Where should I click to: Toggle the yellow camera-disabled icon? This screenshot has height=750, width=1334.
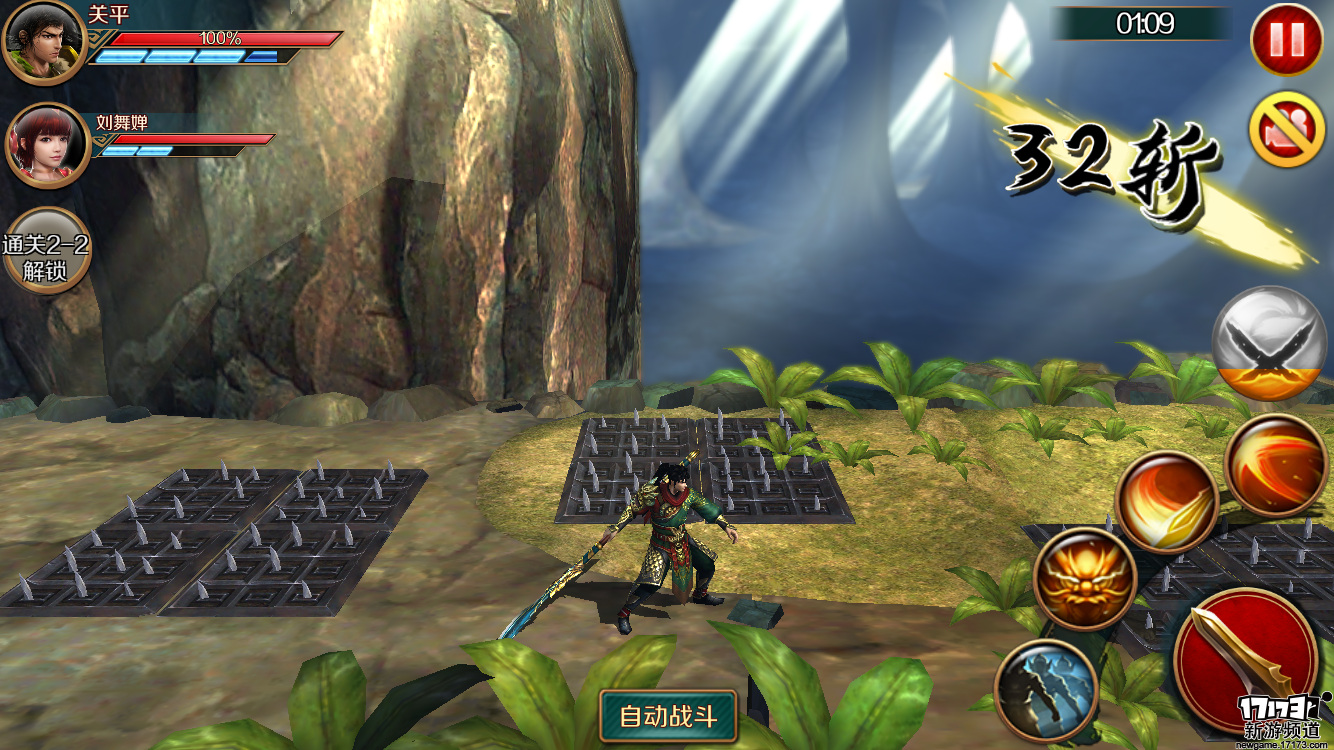tap(1286, 129)
